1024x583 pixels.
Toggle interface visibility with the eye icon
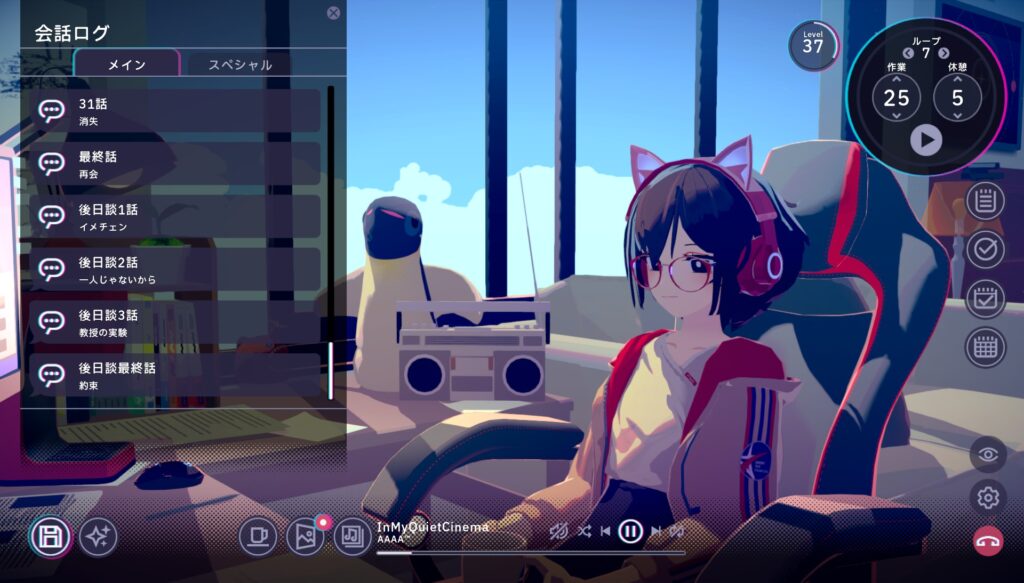point(988,454)
